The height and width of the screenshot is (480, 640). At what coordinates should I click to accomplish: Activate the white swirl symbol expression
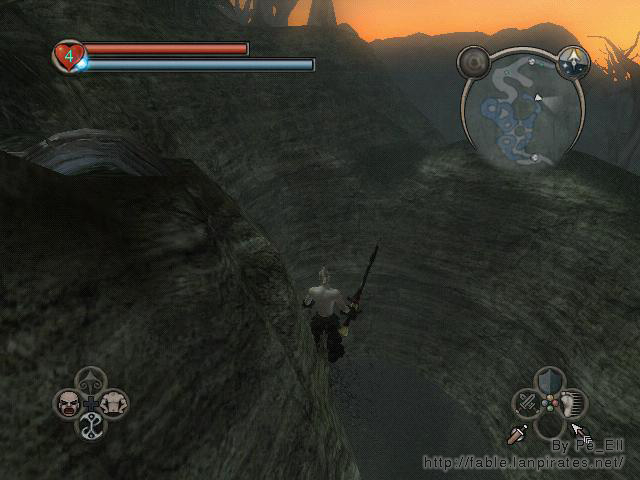[x=92, y=427]
